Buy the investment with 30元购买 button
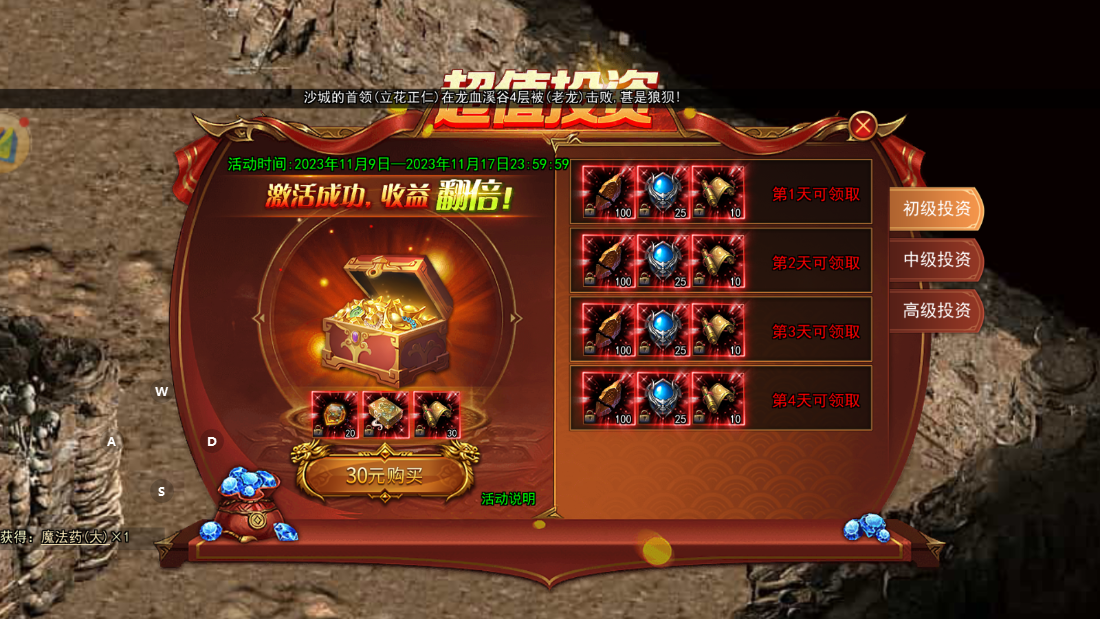 coord(385,475)
